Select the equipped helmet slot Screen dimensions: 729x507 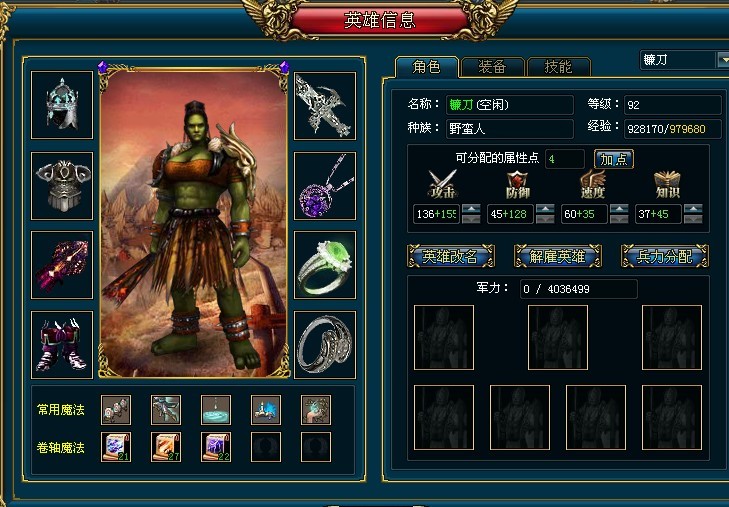(x=62, y=105)
